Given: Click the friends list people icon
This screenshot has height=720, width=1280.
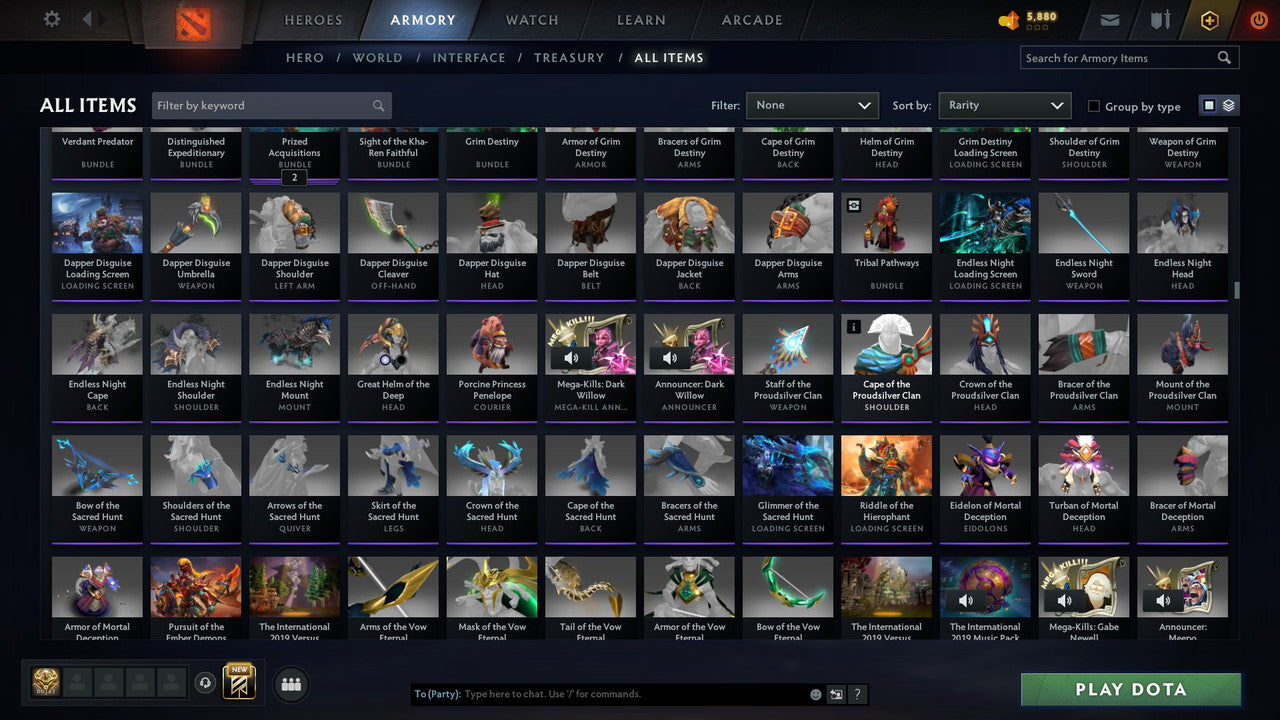Looking at the screenshot, I should (x=290, y=684).
